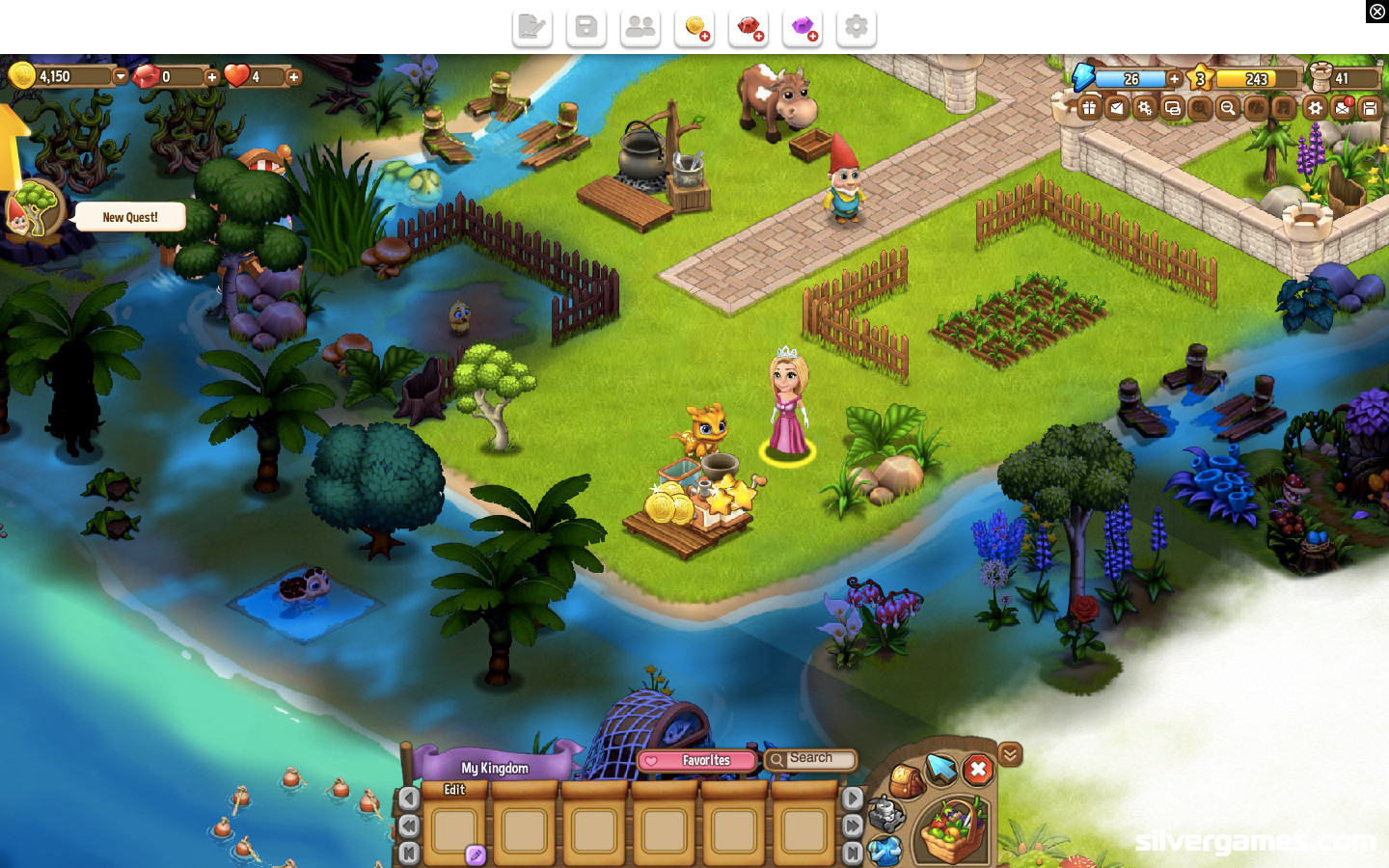Select the blue arrow cursor tool
Image resolution: width=1389 pixels, height=868 pixels.
click(x=940, y=769)
